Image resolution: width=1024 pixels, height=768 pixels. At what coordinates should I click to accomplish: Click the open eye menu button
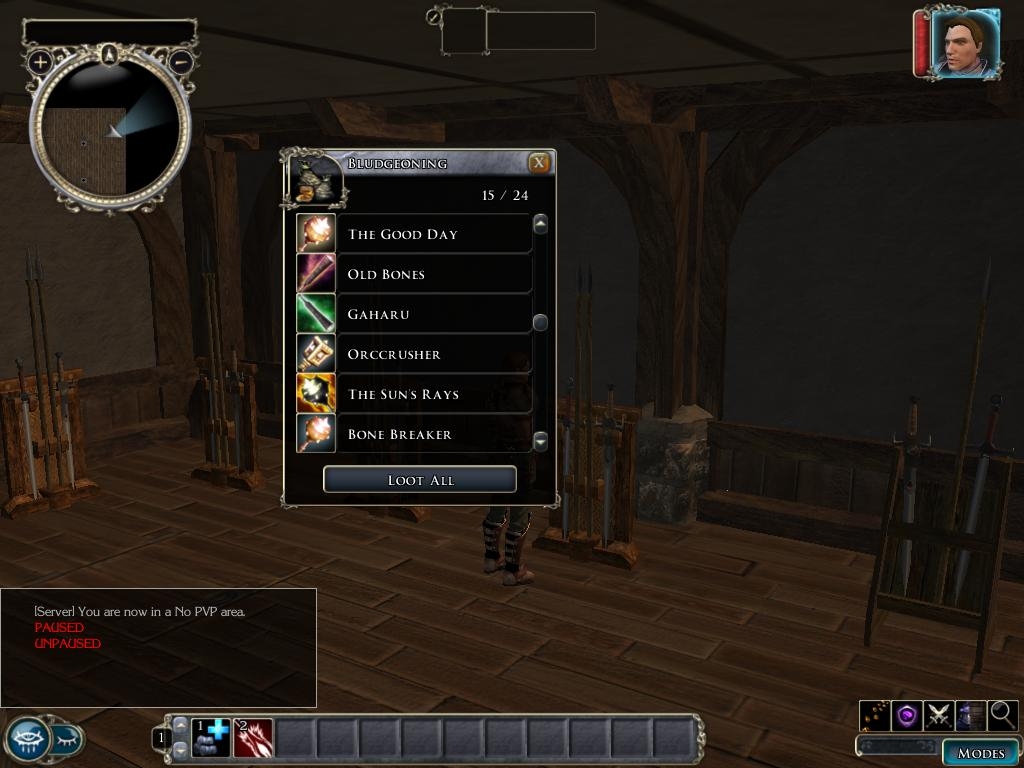(28, 739)
